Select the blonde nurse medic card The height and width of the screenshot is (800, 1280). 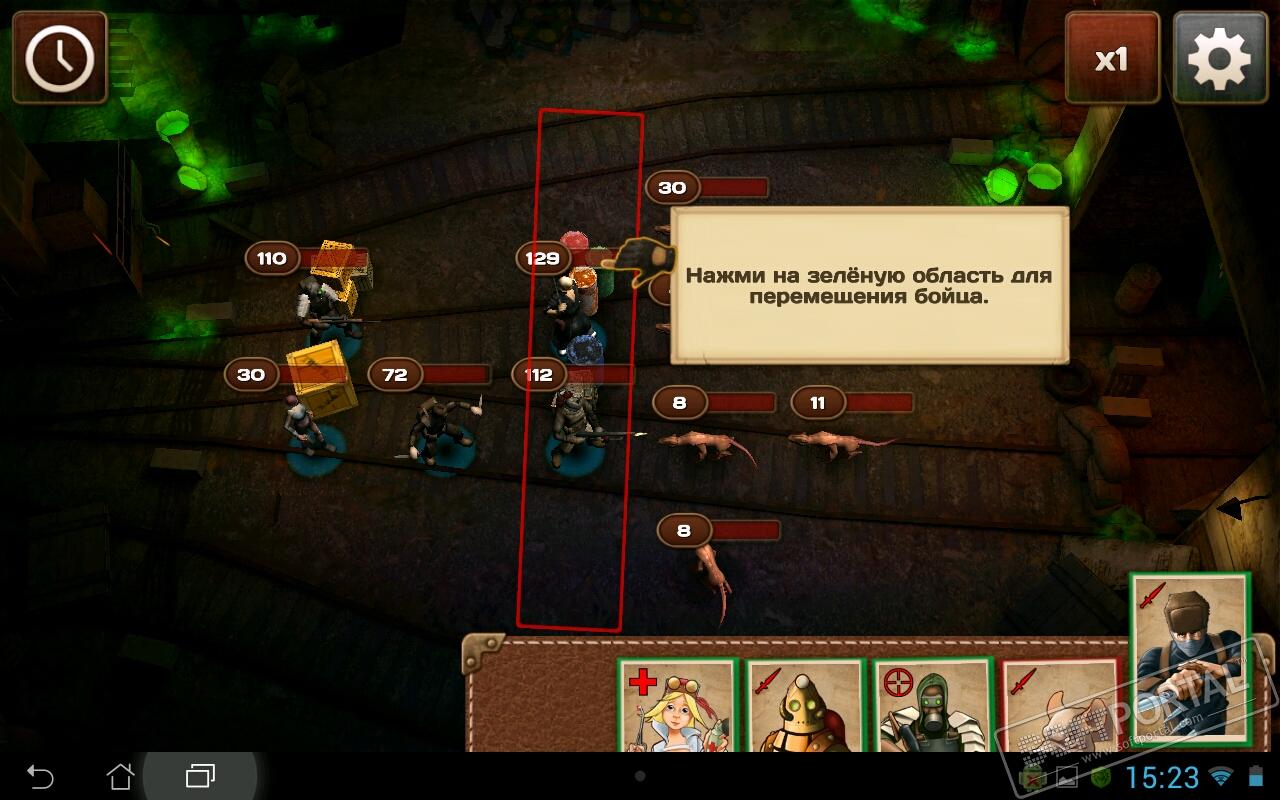[677, 706]
